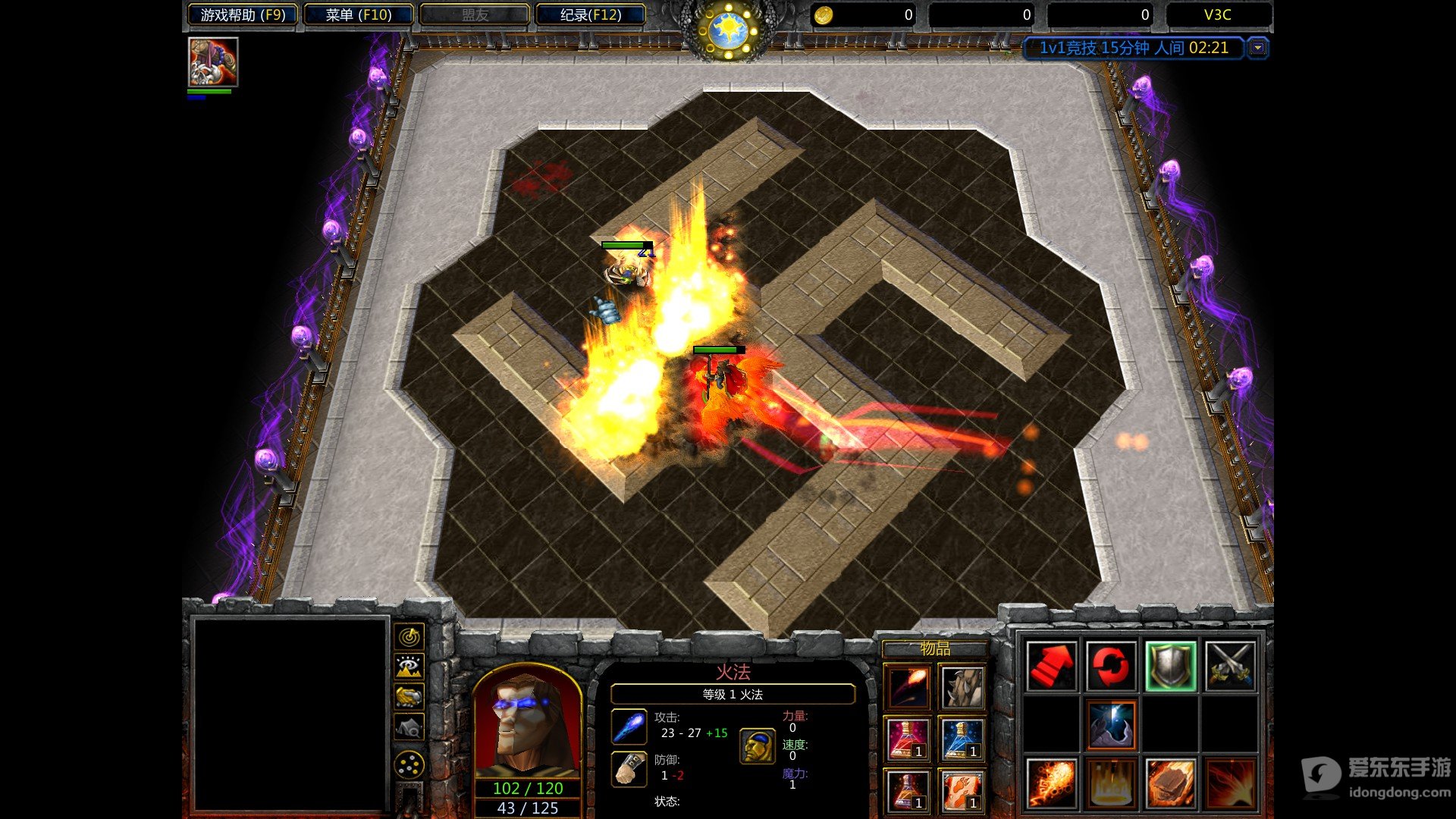Viewport: 1456px width, 819px height.
Task: Expand the game timer dropdown arrow
Action: (x=1259, y=48)
